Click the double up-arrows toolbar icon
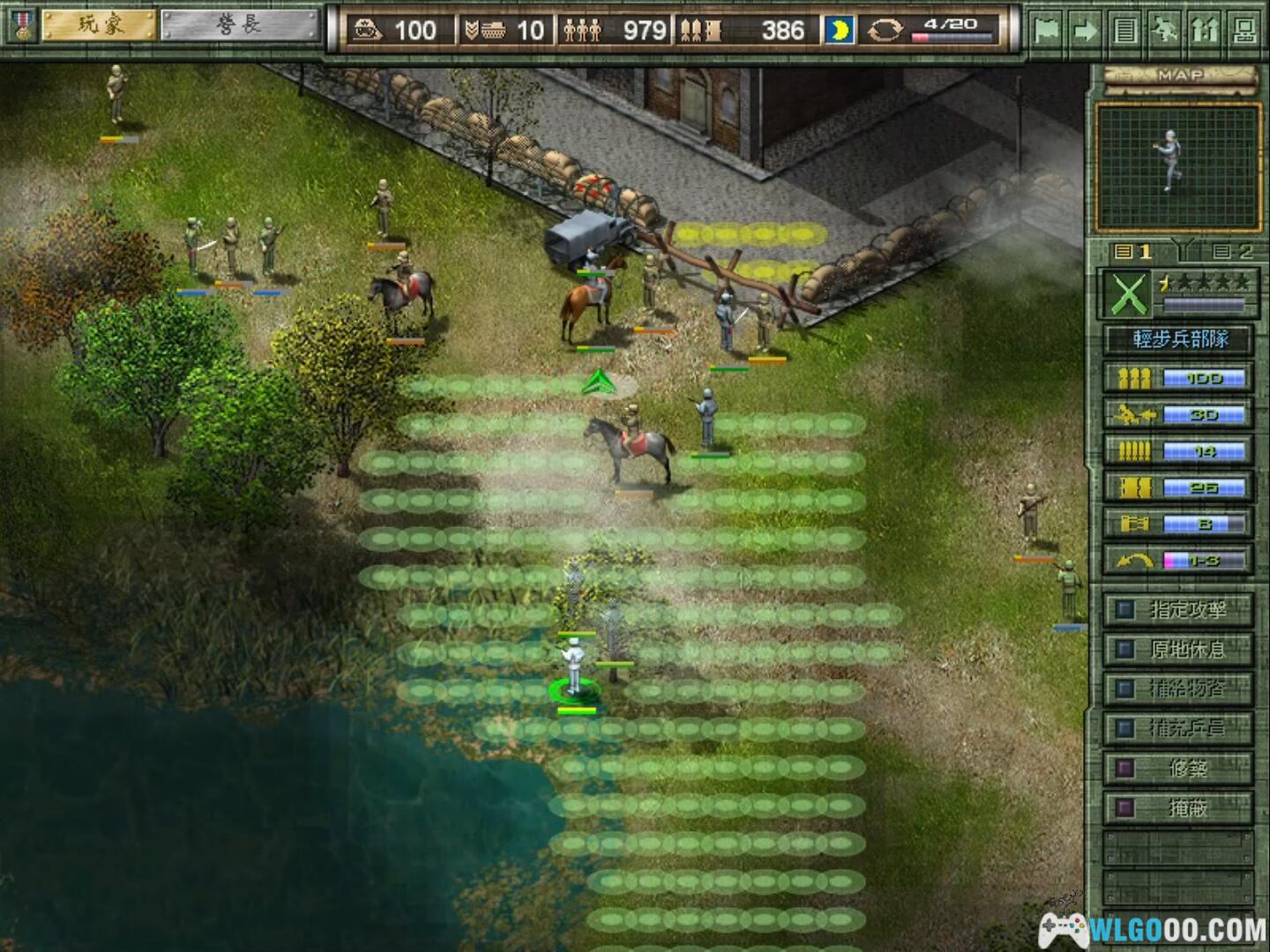 click(x=1205, y=31)
